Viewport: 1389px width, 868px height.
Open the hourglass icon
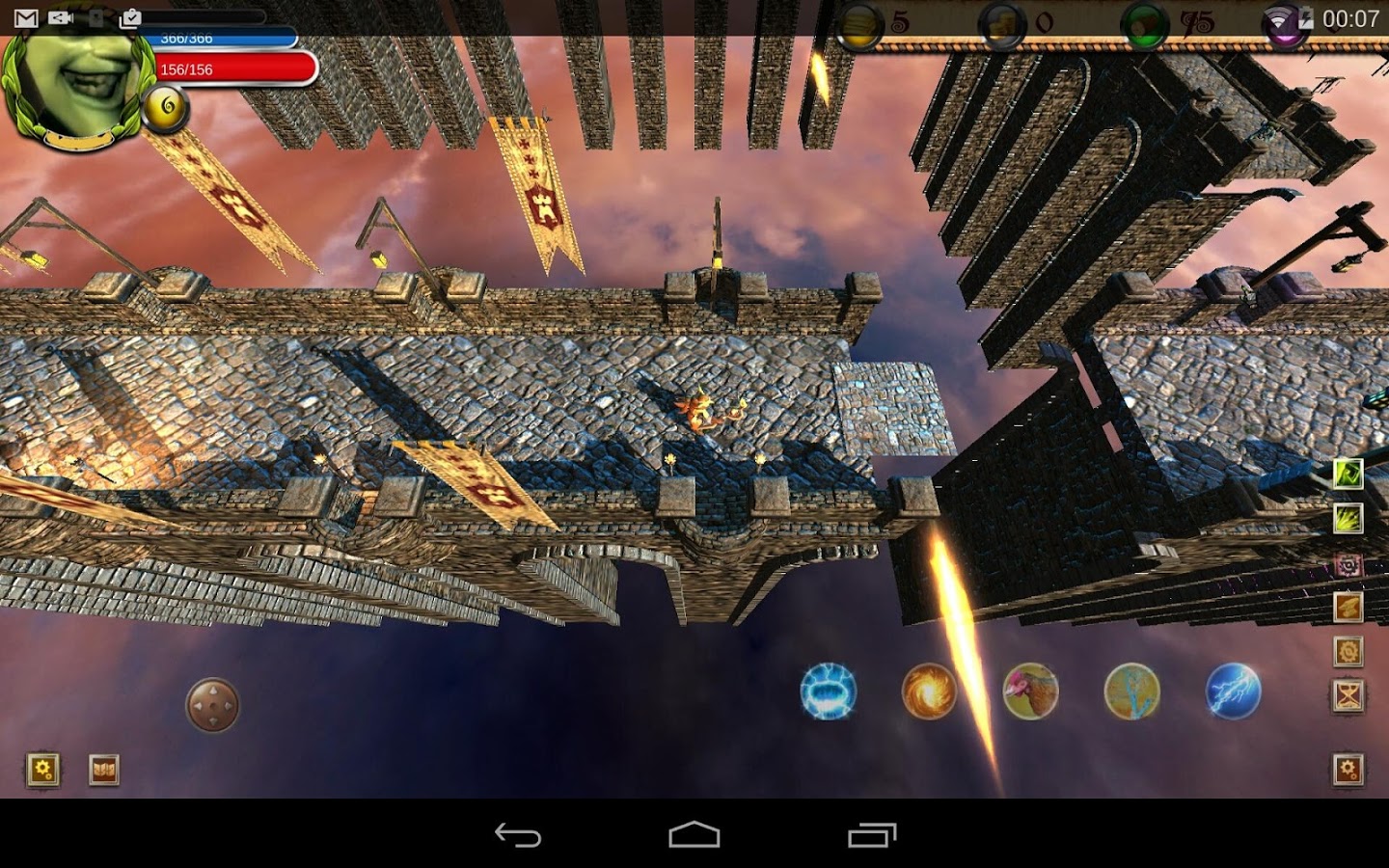coord(1348,695)
